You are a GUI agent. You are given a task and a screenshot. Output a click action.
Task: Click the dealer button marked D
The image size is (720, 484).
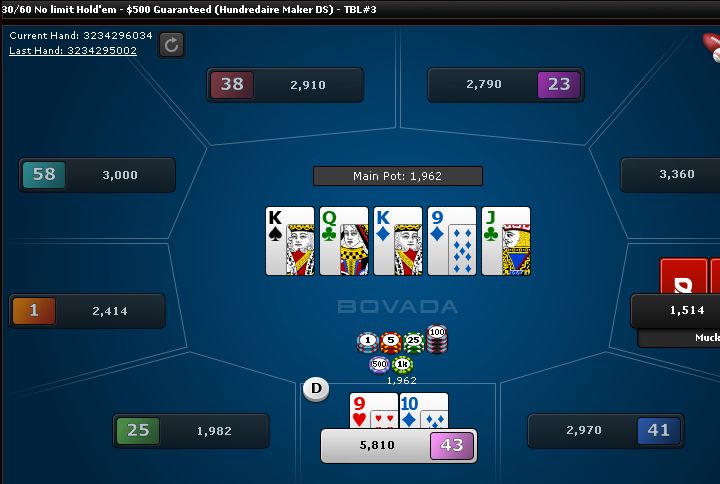[316, 388]
